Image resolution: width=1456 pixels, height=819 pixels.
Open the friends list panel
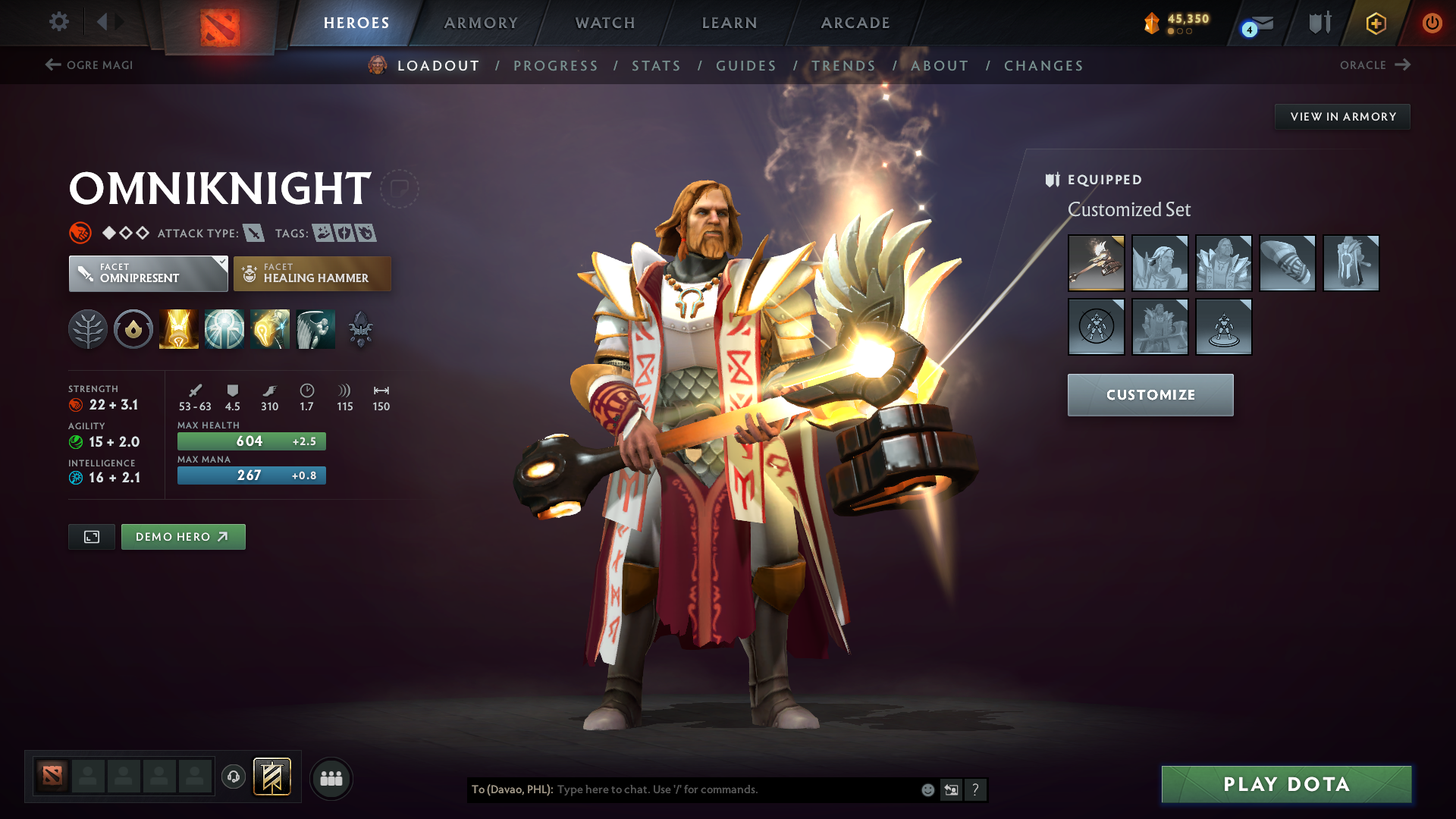[x=331, y=777]
